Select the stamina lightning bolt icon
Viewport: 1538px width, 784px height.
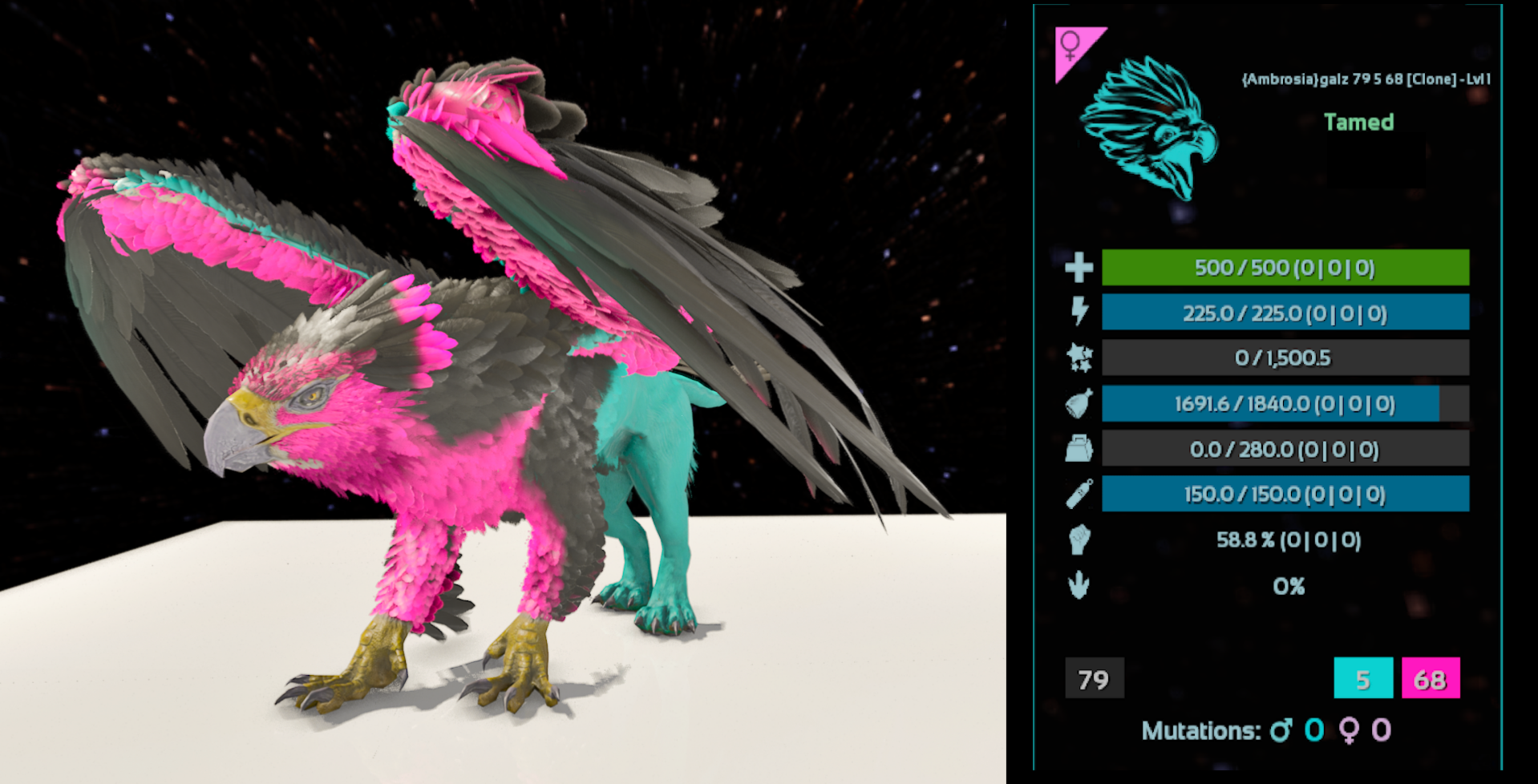click(1079, 312)
